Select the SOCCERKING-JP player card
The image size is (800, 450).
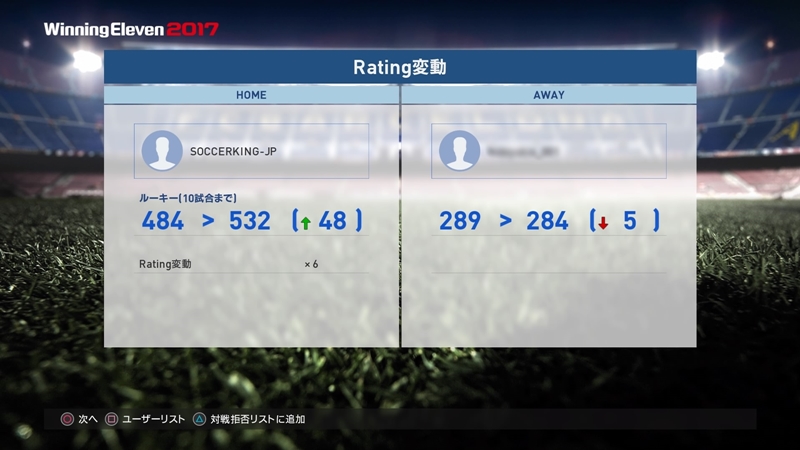[251, 151]
